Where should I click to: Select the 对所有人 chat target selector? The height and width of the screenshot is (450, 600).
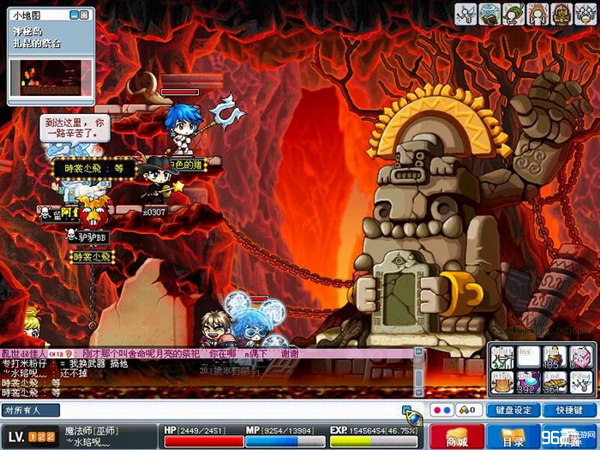coord(30,410)
